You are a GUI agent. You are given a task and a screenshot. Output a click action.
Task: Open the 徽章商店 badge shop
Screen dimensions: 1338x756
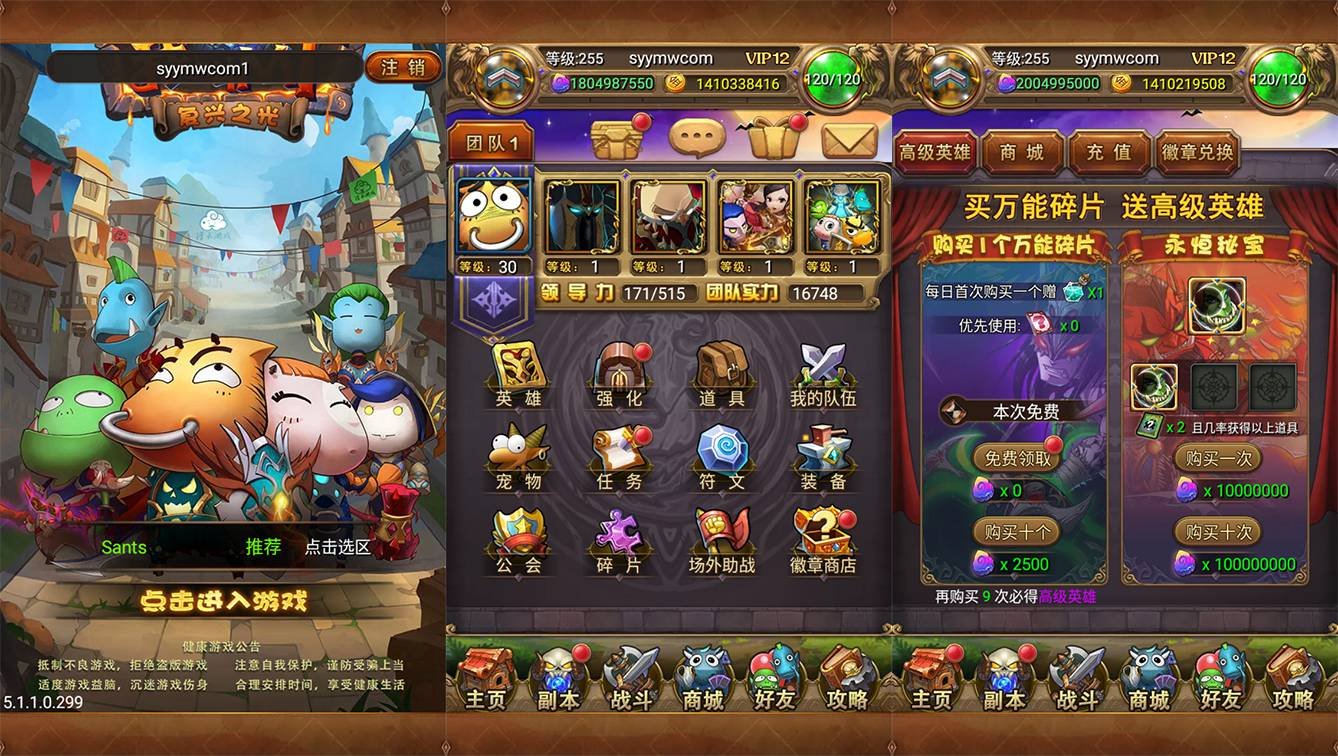tap(823, 542)
